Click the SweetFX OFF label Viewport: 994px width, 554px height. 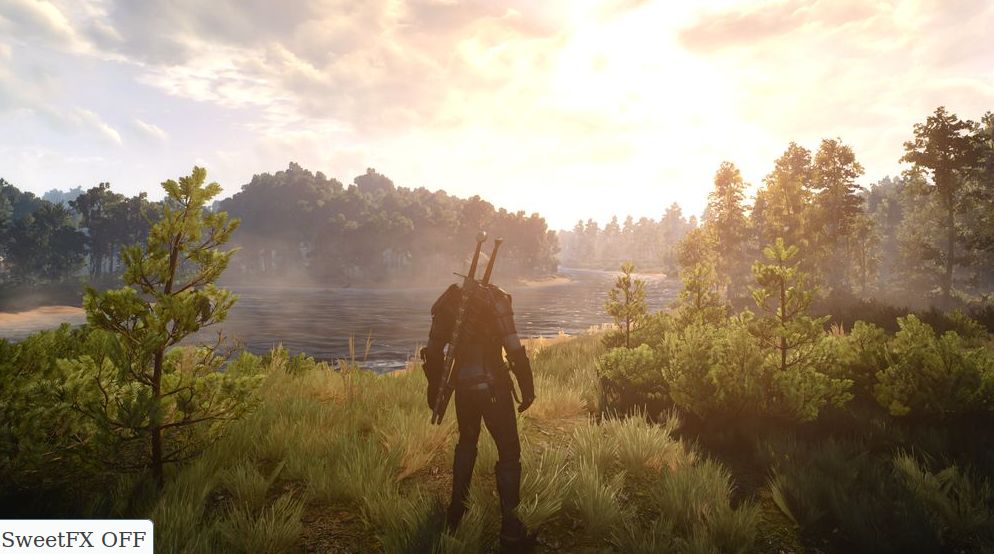click(75, 538)
